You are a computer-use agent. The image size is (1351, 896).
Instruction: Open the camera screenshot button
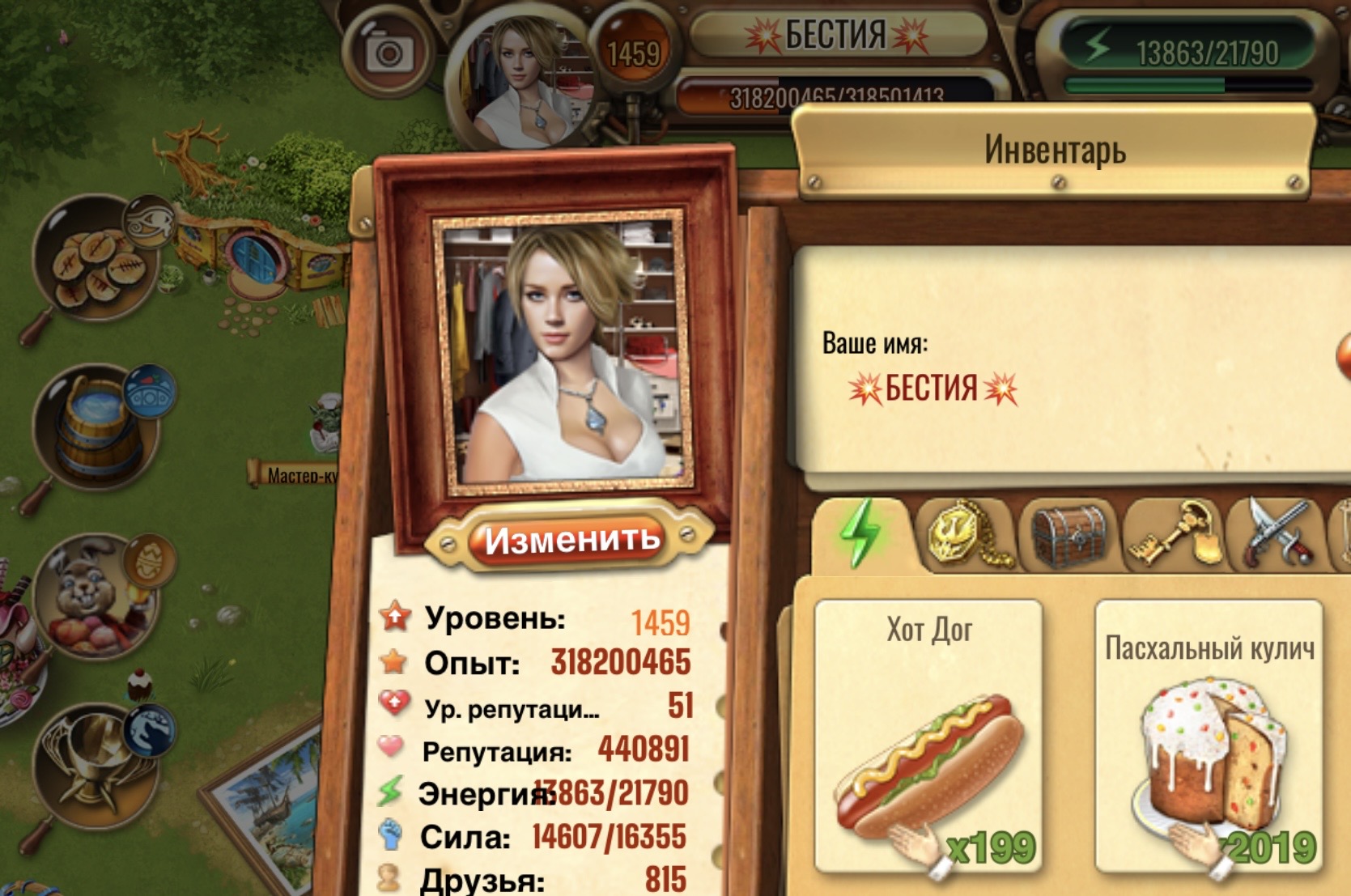389,53
